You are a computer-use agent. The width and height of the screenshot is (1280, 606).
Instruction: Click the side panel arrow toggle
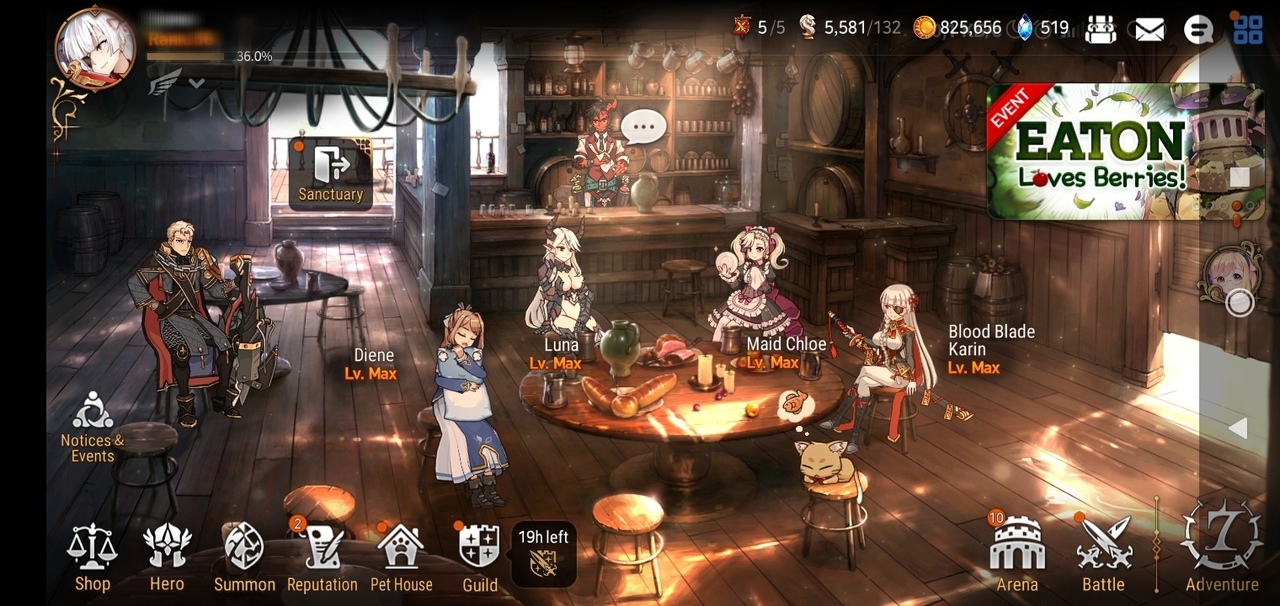point(1238,428)
